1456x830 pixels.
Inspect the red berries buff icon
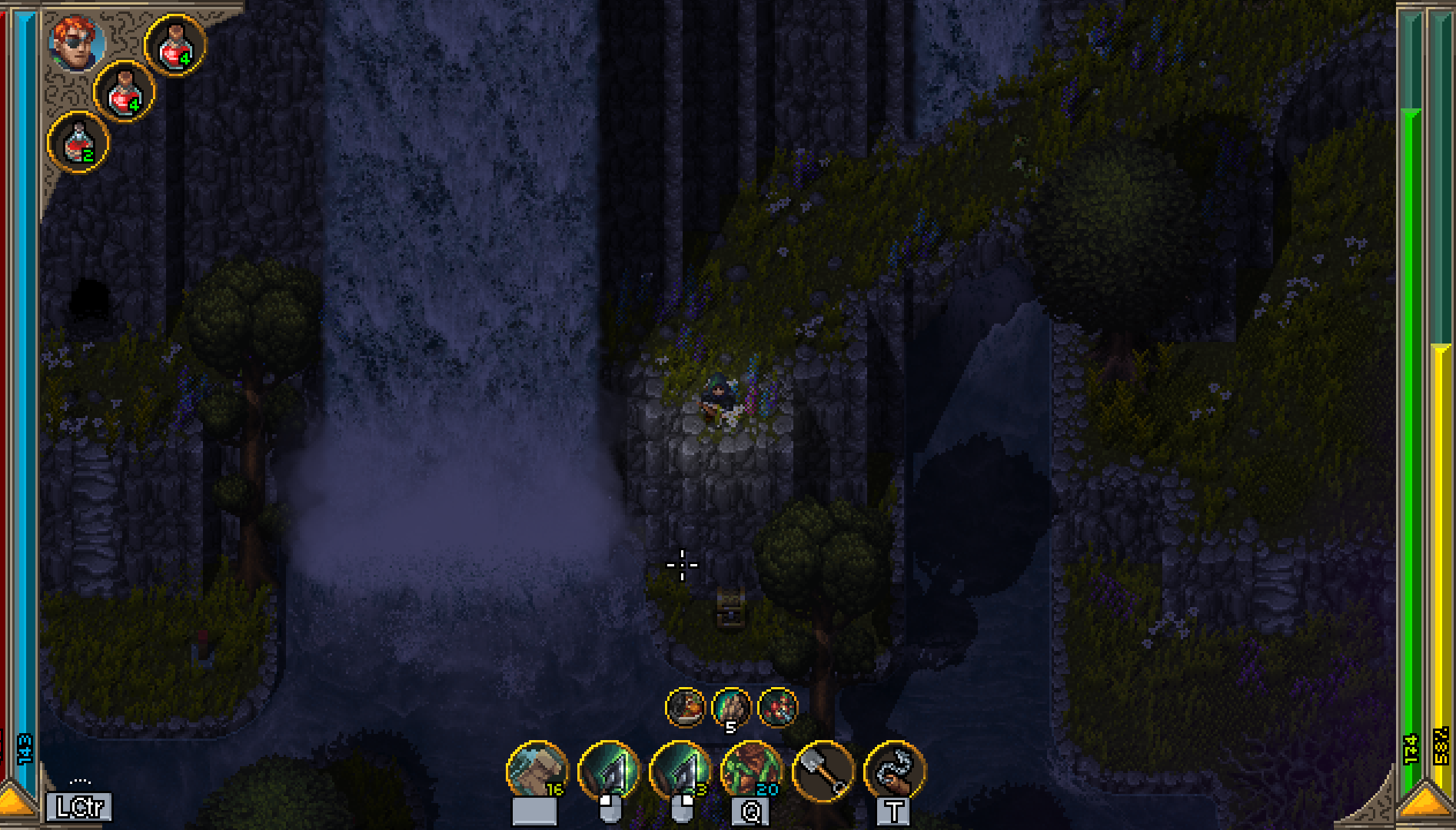[x=777, y=707]
